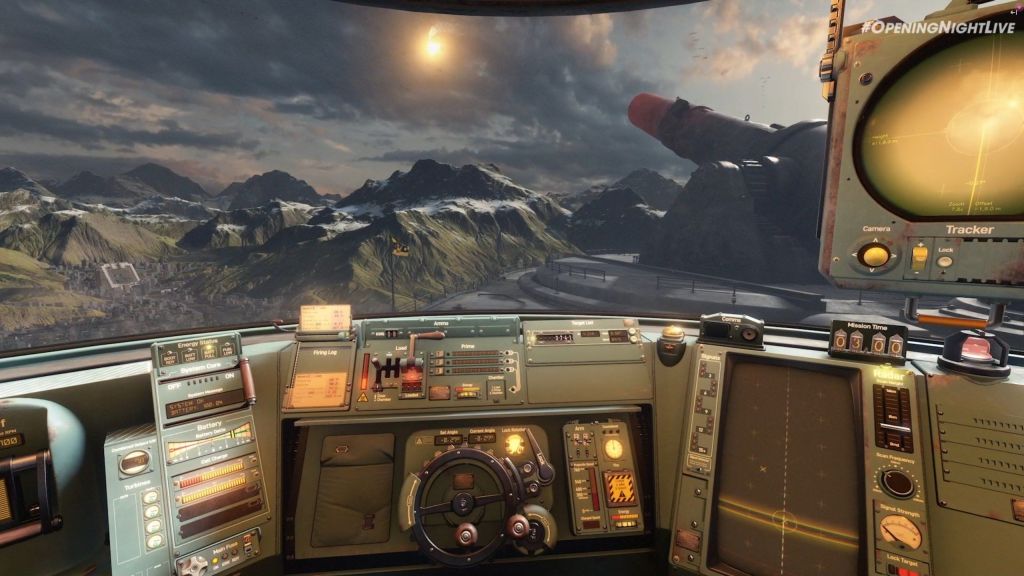The image size is (1024, 576).
Task: Select the Battery gauge panel
Action: [208, 440]
